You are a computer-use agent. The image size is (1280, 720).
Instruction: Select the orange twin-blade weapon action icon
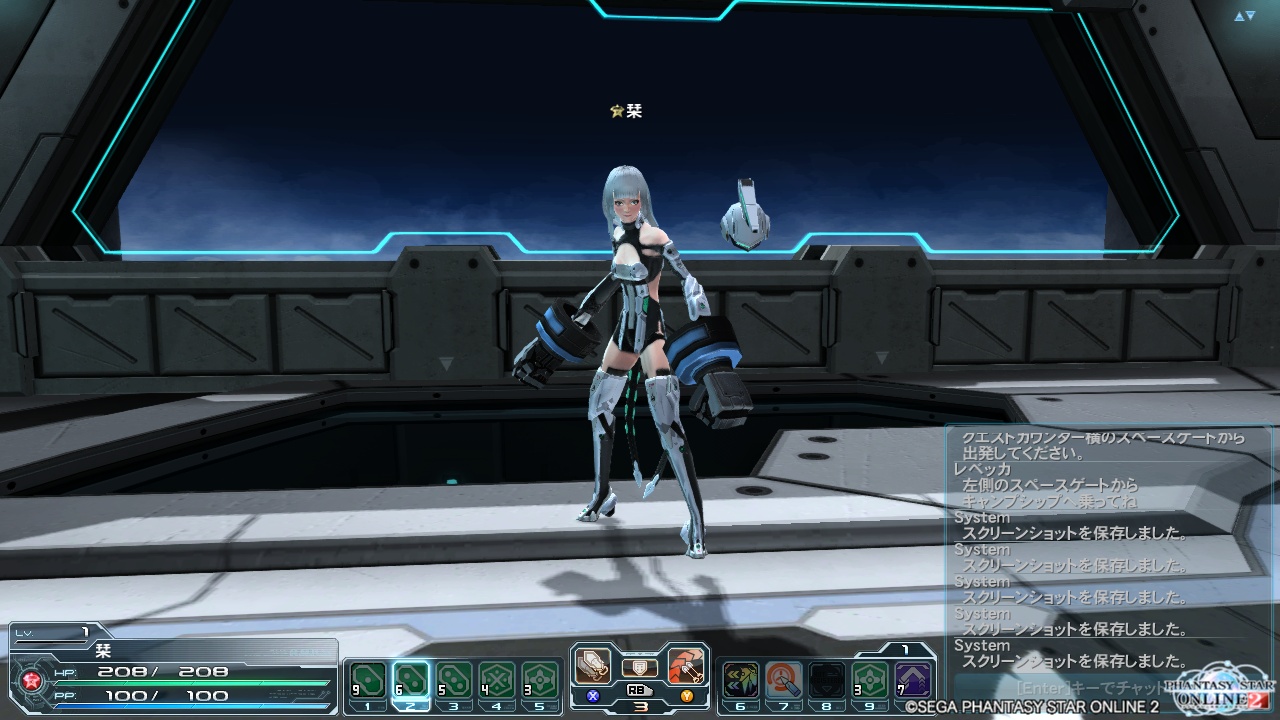click(686, 666)
